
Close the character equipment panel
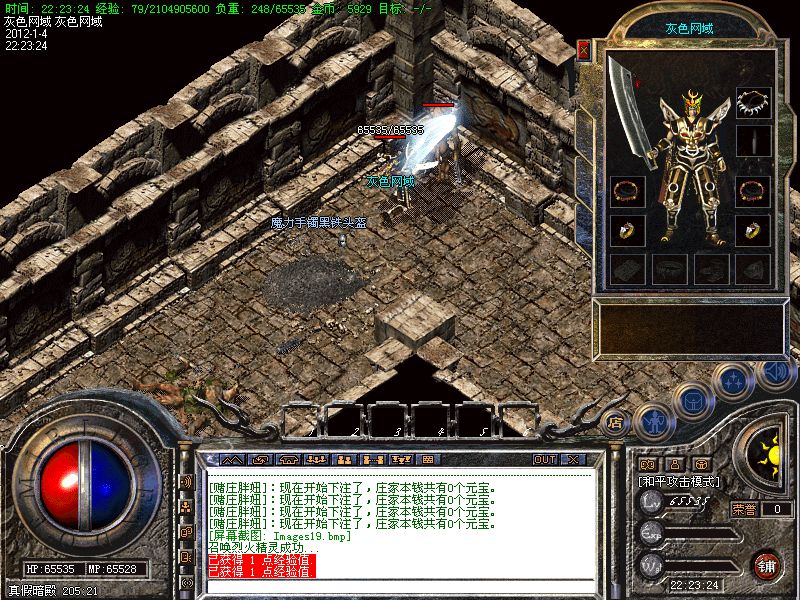(x=584, y=50)
